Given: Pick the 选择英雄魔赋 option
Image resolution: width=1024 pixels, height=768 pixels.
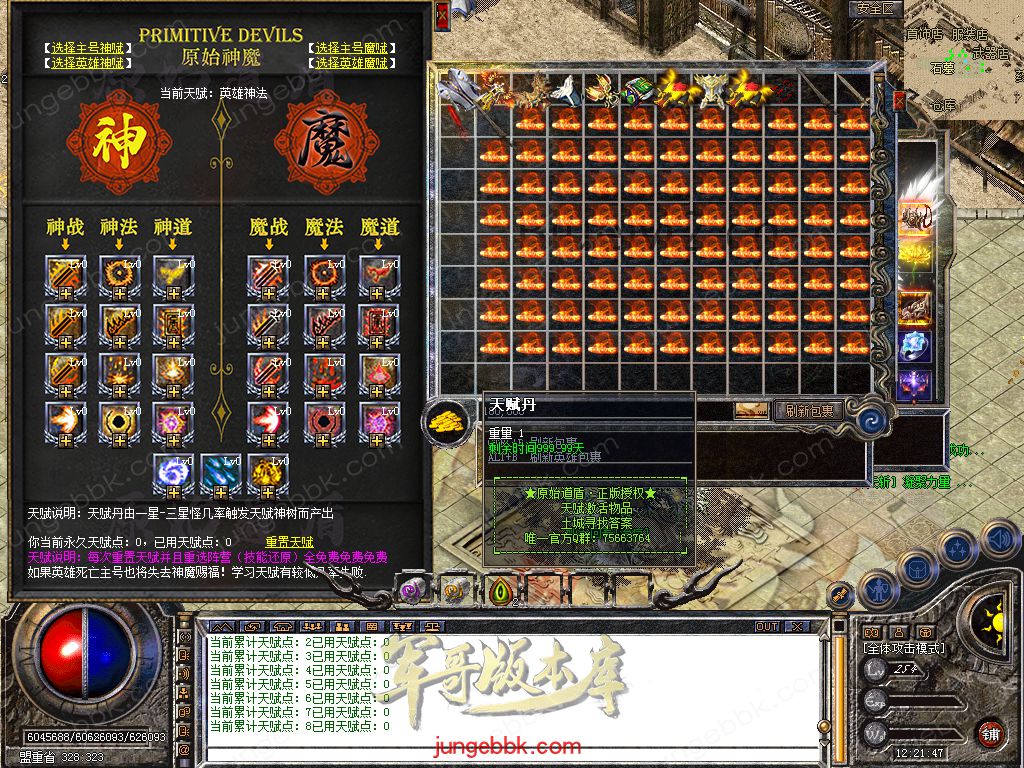Looking at the screenshot, I should click(353, 63).
